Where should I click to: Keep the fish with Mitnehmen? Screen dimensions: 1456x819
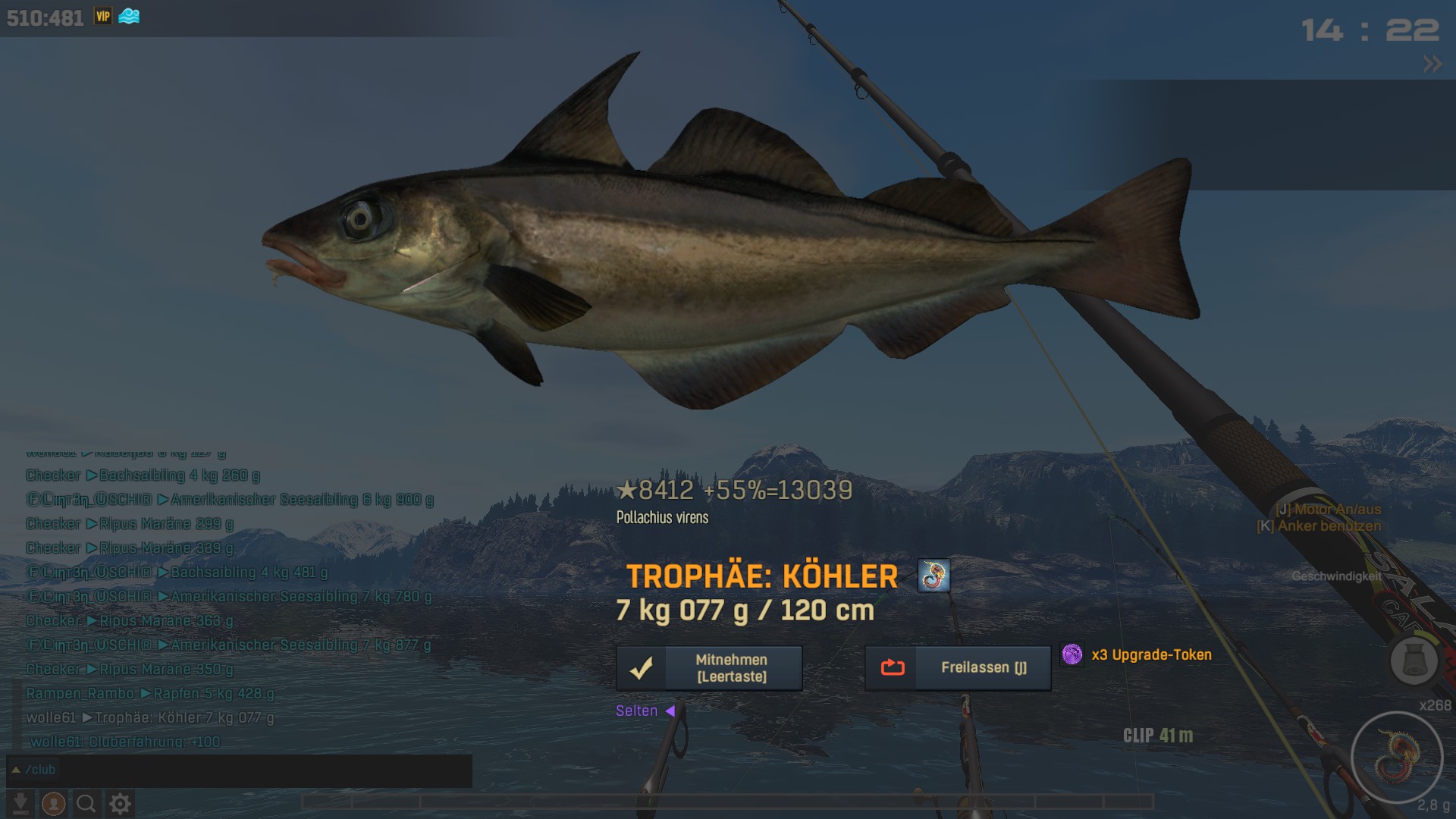click(709, 668)
